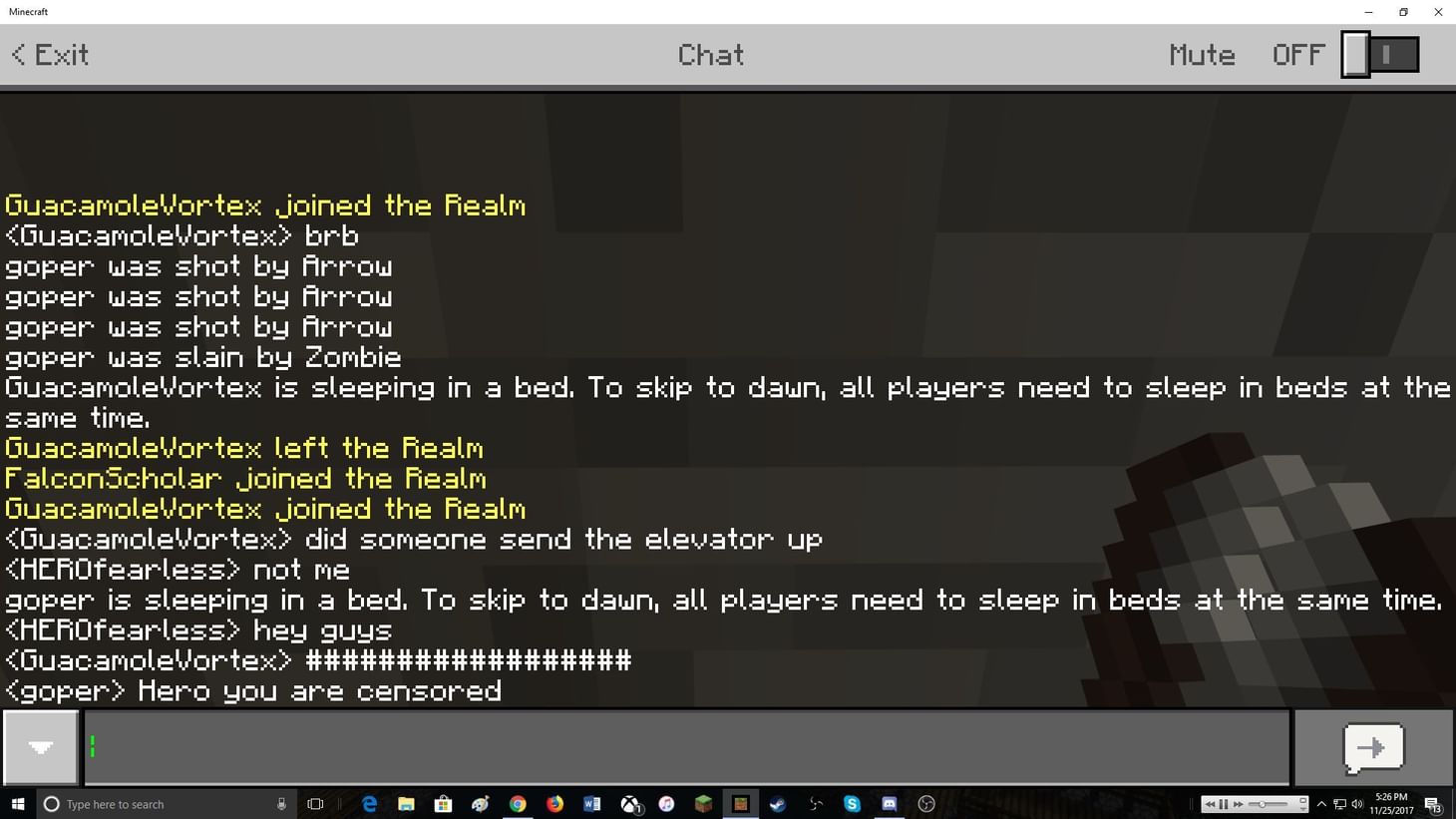The width and height of the screenshot is (1456, 819).
Task: Open the Xbox app icon
Action: click(630, 804)
